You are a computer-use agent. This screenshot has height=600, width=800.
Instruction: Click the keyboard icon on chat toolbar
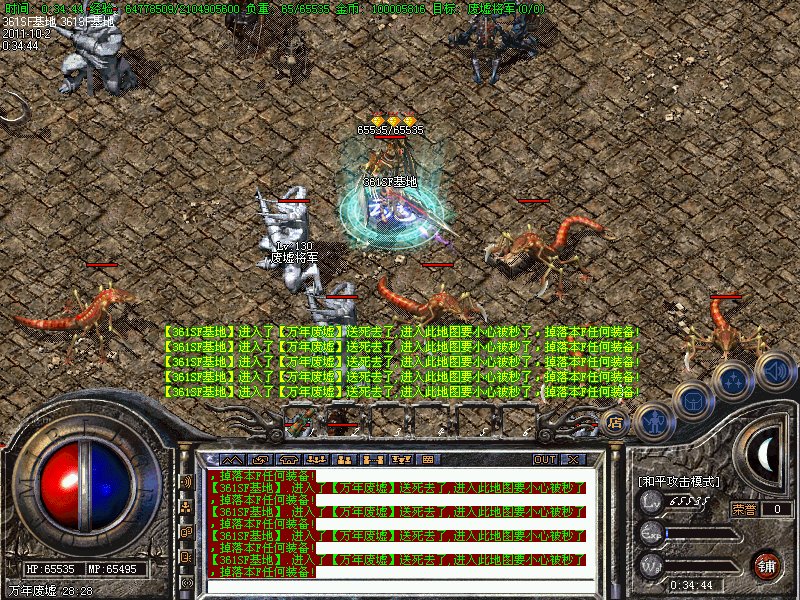coord(428,459)
